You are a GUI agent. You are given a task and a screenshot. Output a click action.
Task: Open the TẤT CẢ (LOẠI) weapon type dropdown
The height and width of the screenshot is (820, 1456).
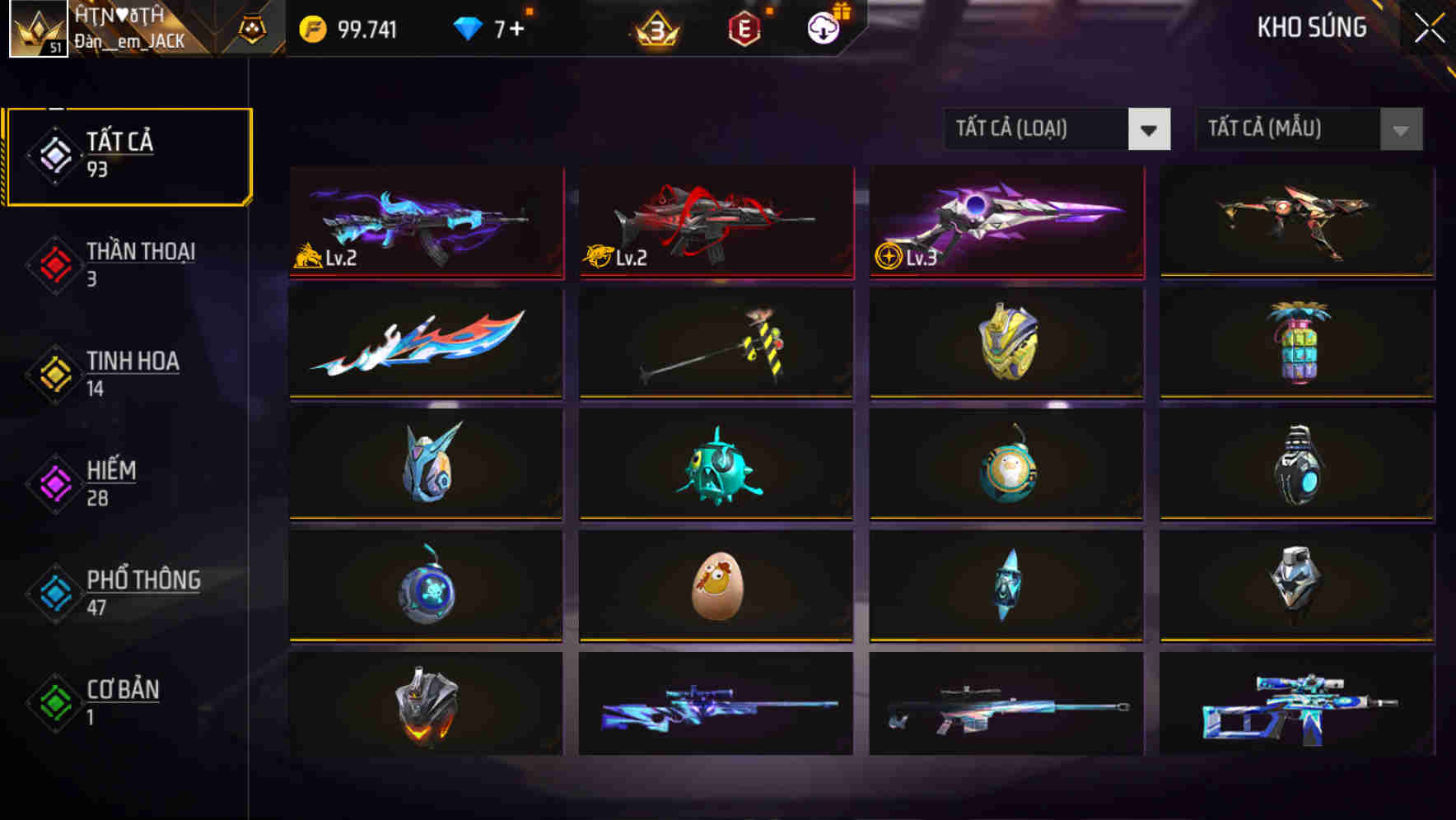tap(1038, 129)
